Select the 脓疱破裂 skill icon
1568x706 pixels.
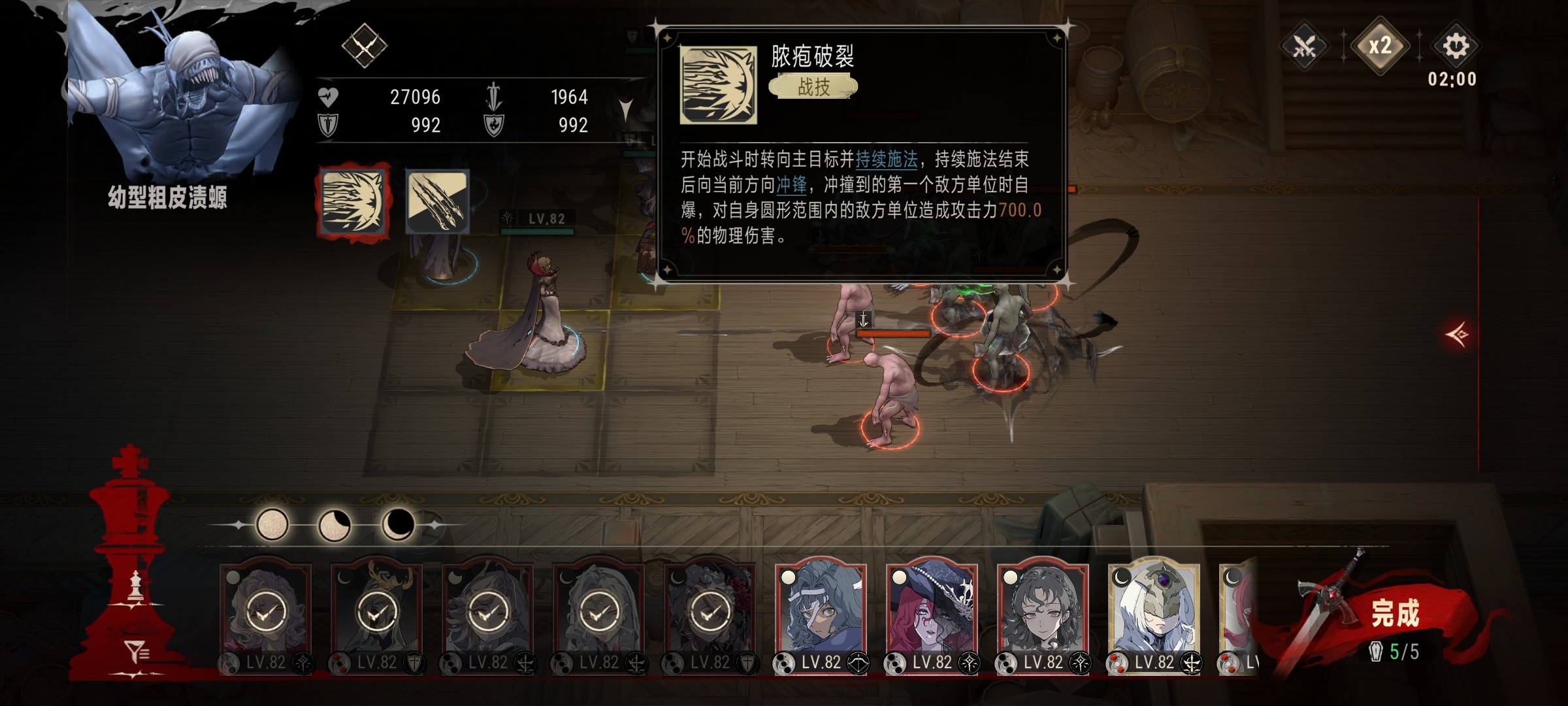click(354, 202)
